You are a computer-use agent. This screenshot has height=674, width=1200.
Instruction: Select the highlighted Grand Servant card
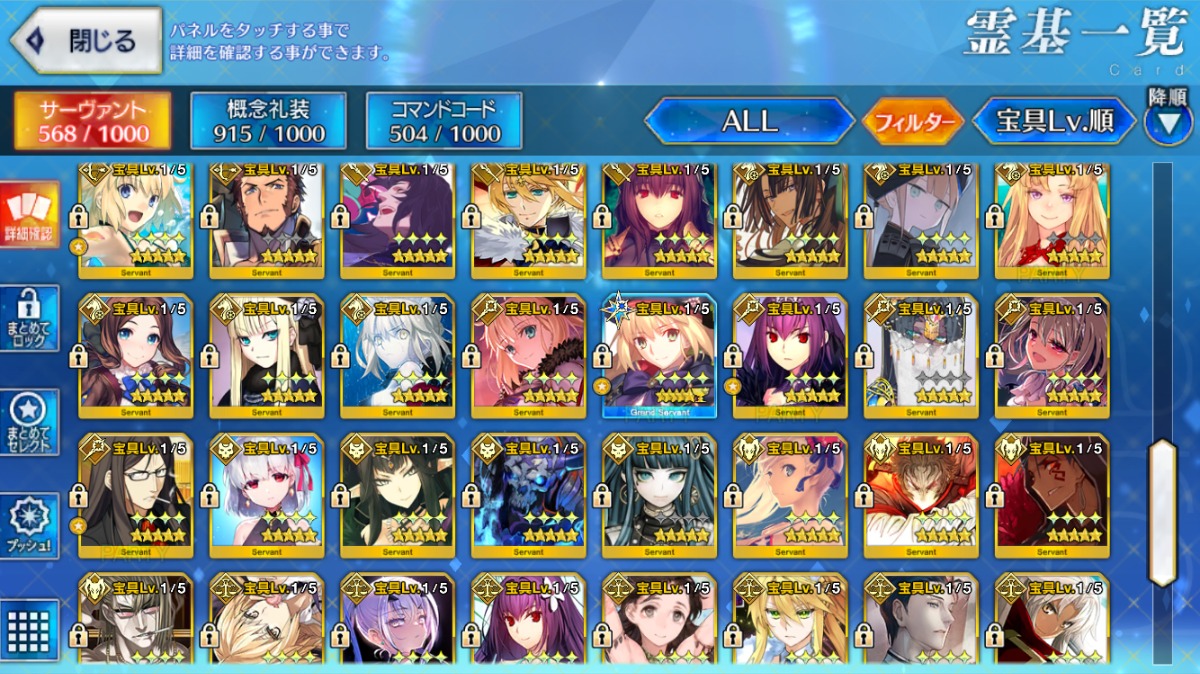pyautogui.click(x=659, y=356)
